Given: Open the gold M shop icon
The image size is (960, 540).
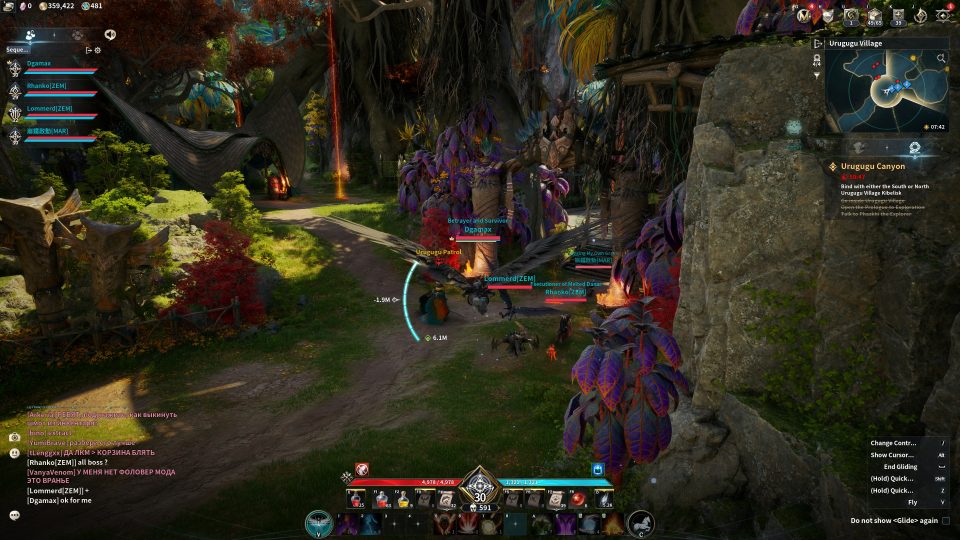Looking at the screenshot, I should 802,15.
